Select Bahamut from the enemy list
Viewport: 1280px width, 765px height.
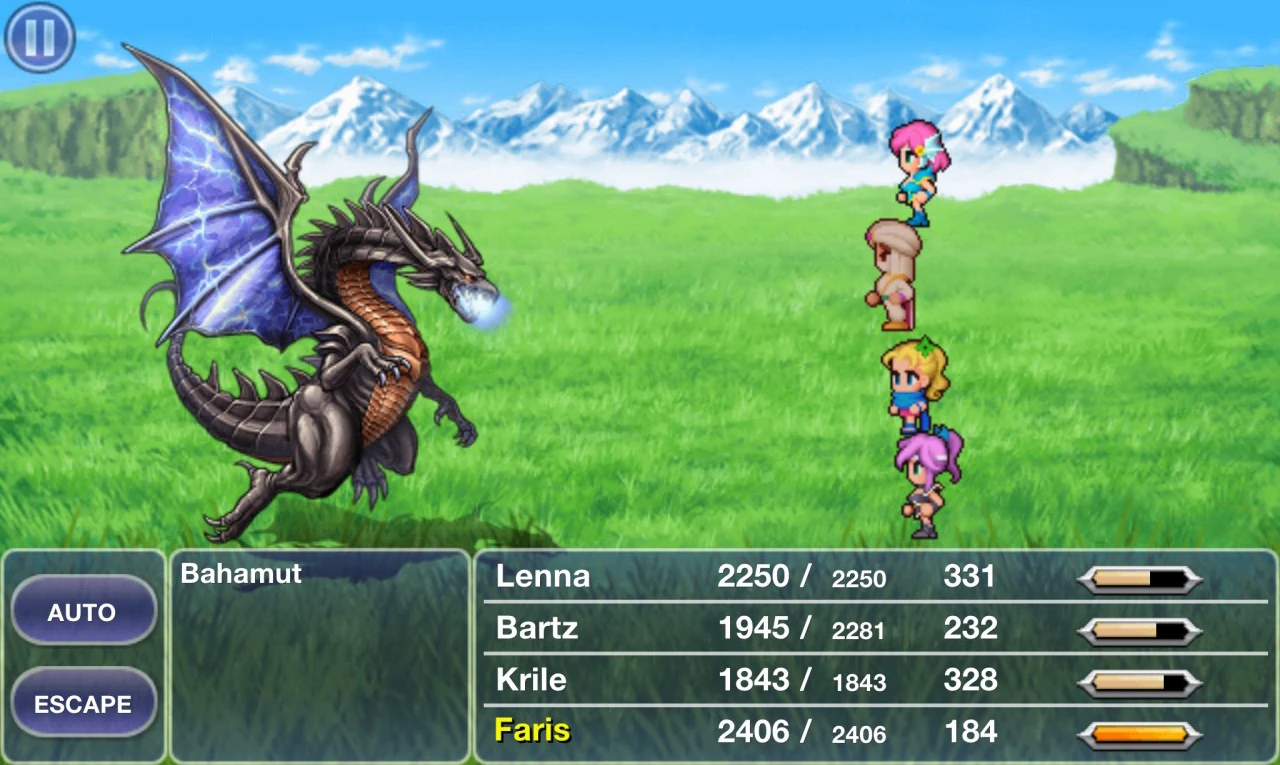coord(240,574)
